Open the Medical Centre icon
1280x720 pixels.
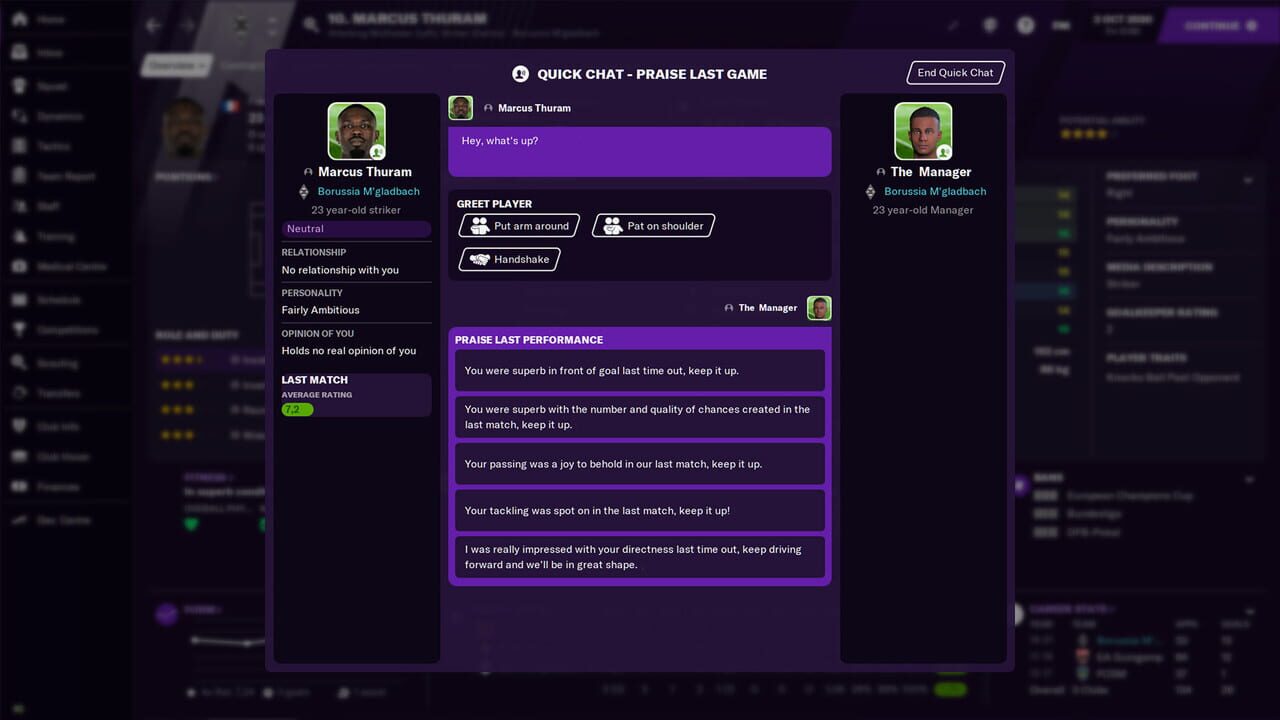[x=22, y=266]
